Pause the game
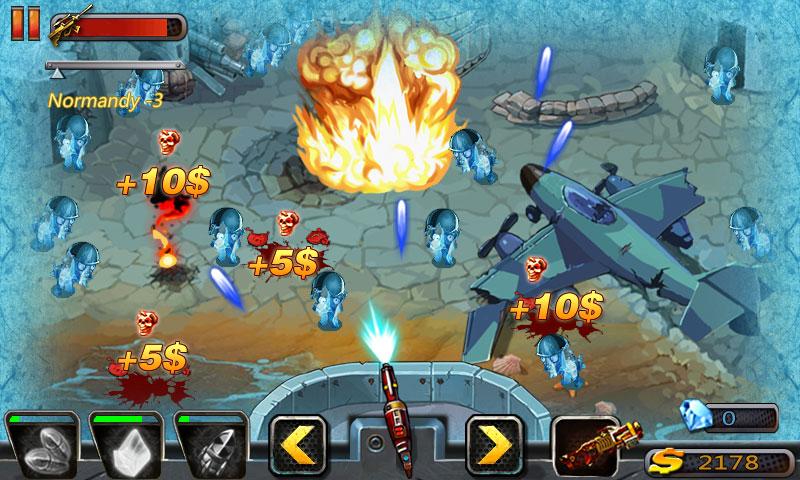This screenshot has width=800, height=480. tap(19, 24)
